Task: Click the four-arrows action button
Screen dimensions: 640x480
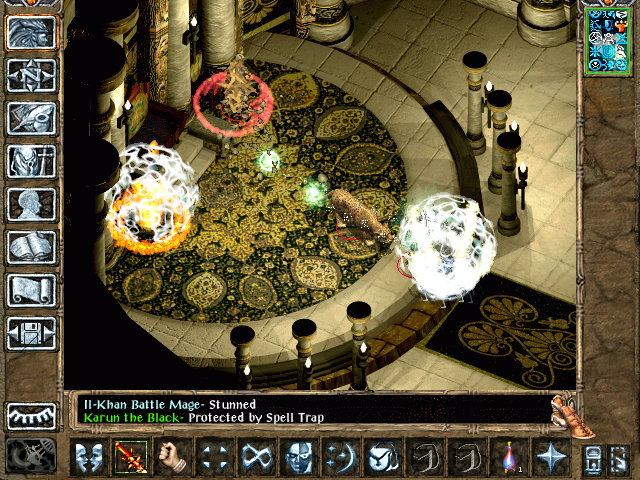Action: (x=215, y=457)
